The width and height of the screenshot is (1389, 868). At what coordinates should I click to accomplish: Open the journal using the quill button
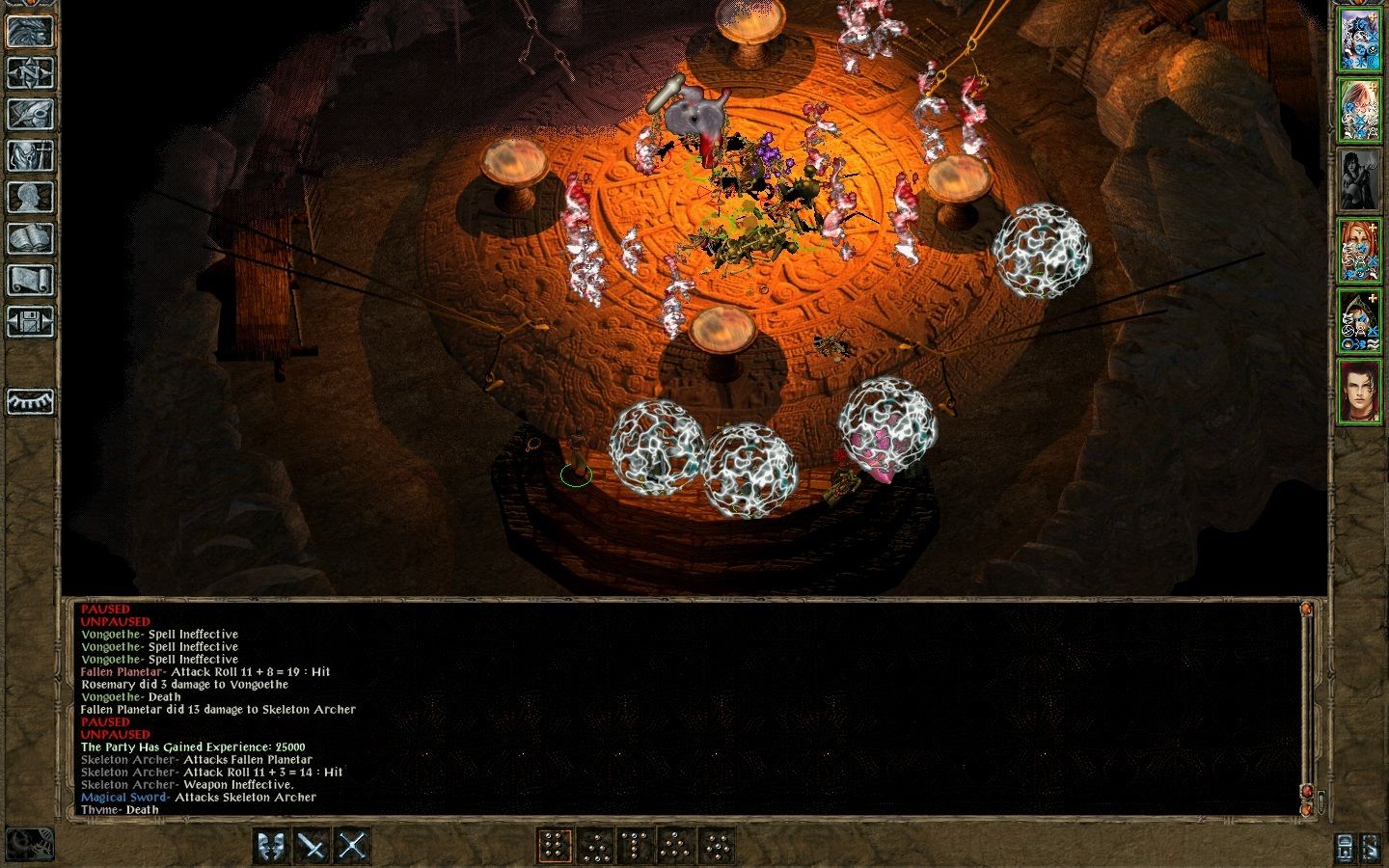coord(30,114)
